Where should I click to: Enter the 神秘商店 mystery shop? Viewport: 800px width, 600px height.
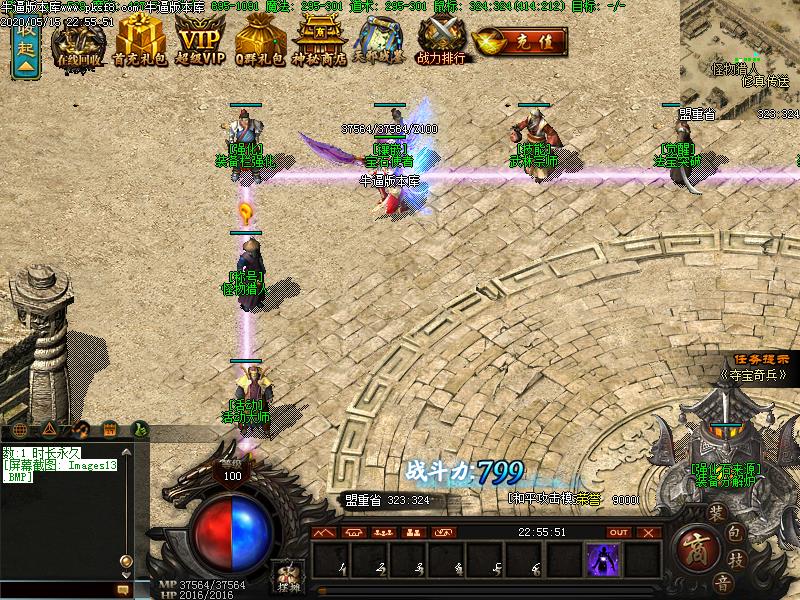coord(320,40)
